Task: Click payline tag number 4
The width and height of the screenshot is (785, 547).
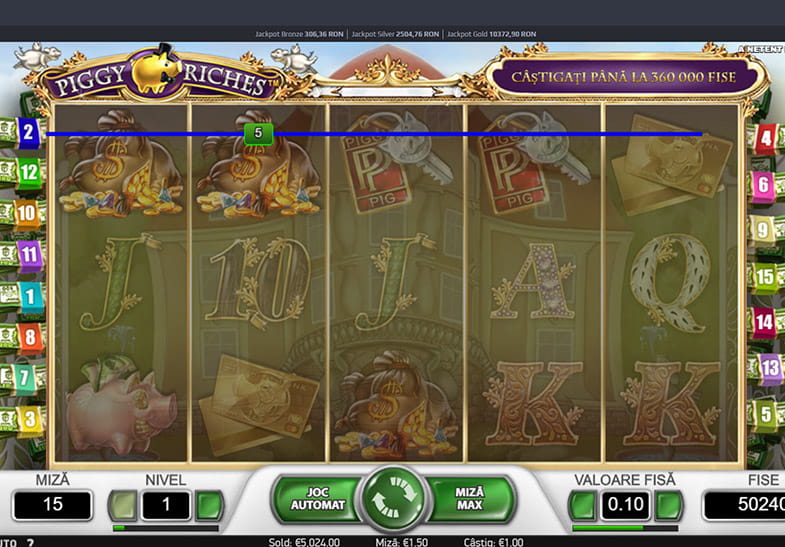Action: (x=765, y=138)
